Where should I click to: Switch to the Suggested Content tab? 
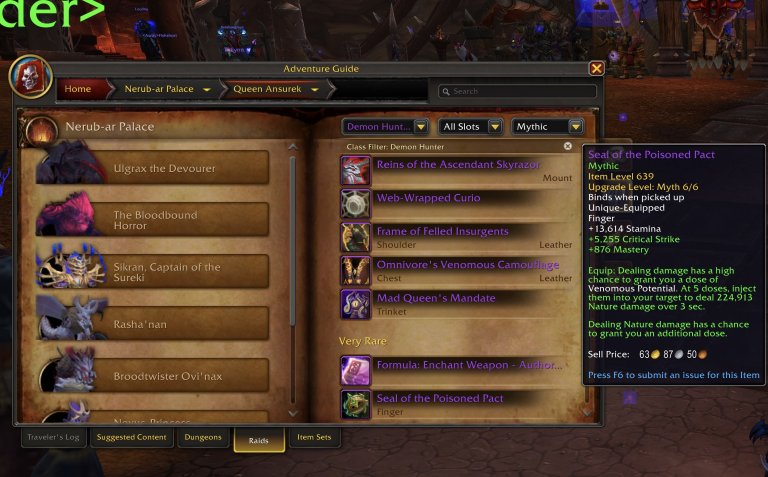tap(131, 437)
